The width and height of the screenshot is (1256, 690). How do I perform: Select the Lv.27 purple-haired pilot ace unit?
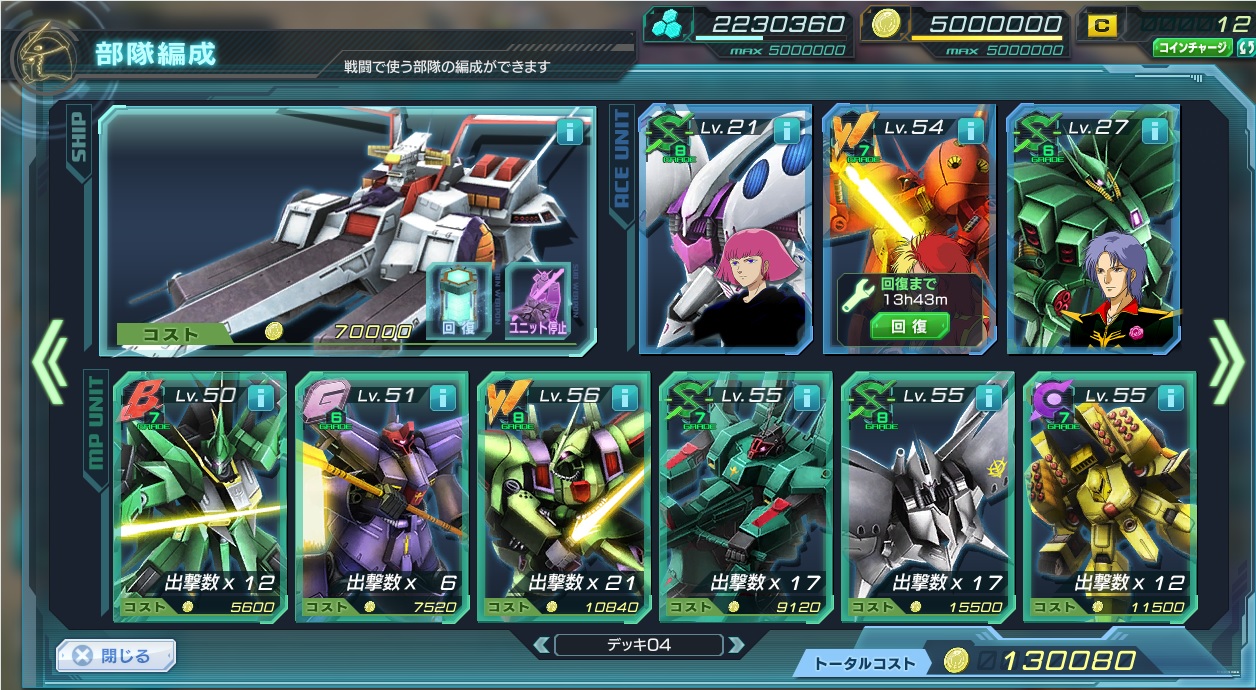[1093, 240]
